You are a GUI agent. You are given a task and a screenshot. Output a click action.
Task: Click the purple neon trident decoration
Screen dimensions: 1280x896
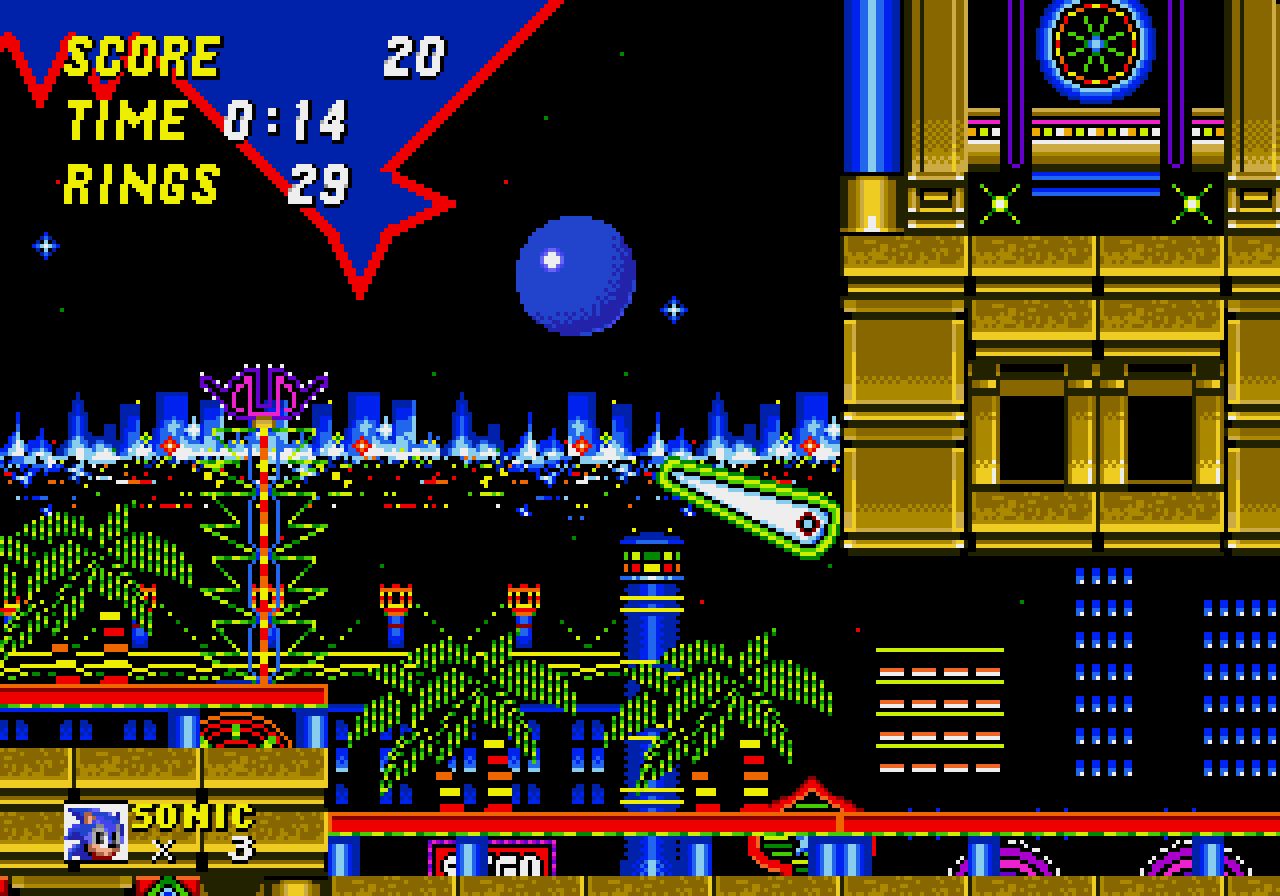pos(260,390)
